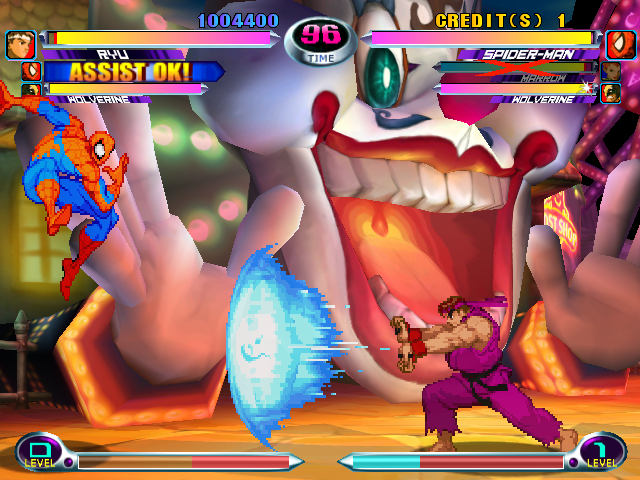Select player one's Wolverine partner icon
This screenshot has width=640, height=480.
29,91
